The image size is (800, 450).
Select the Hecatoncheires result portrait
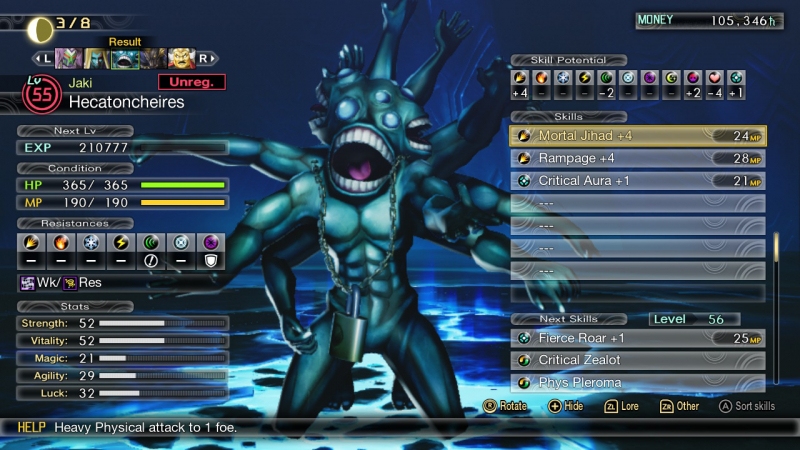click(x=125, y=58)
